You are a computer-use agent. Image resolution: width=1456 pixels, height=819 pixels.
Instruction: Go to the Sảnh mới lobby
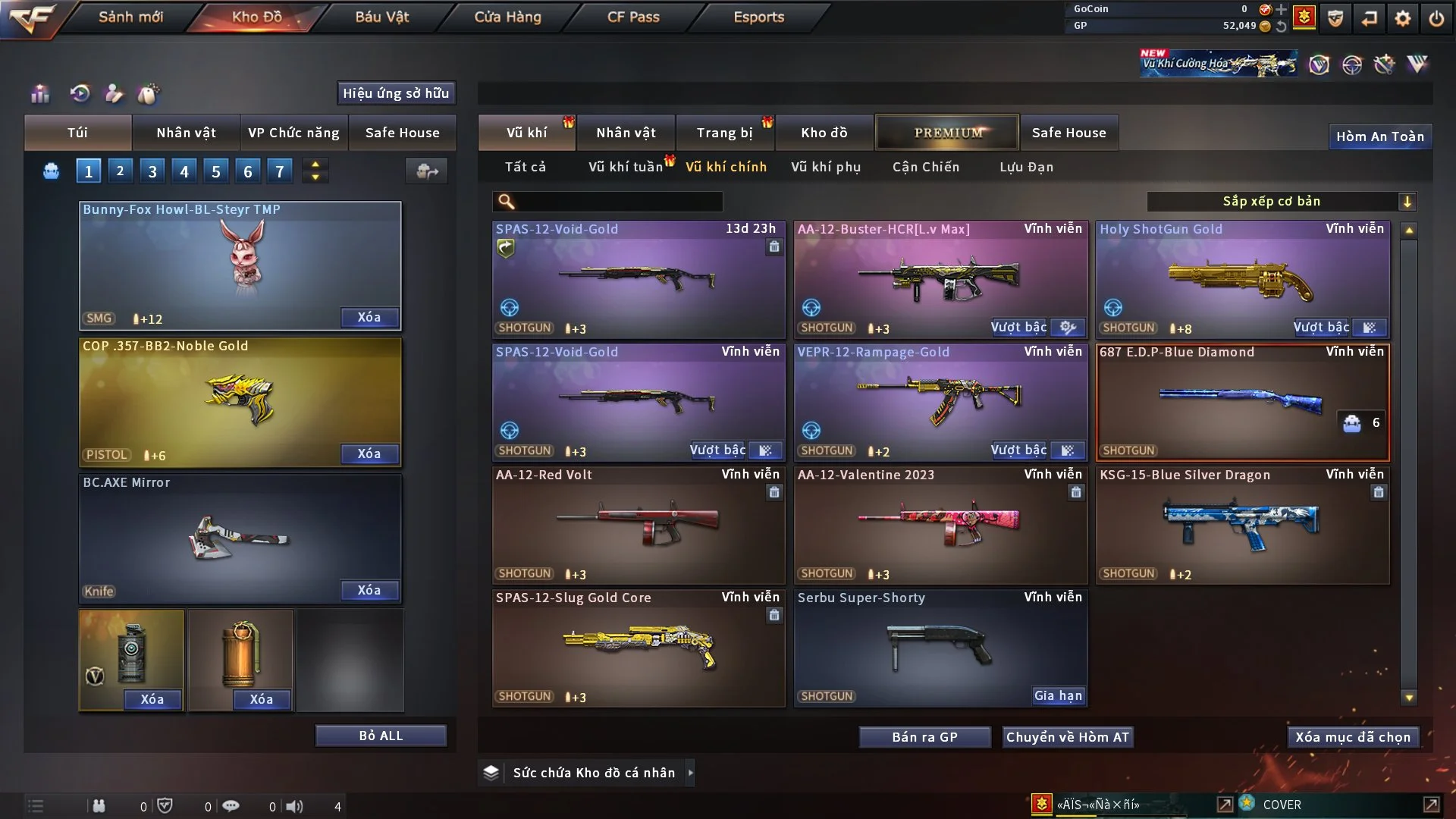coord(130,17)
